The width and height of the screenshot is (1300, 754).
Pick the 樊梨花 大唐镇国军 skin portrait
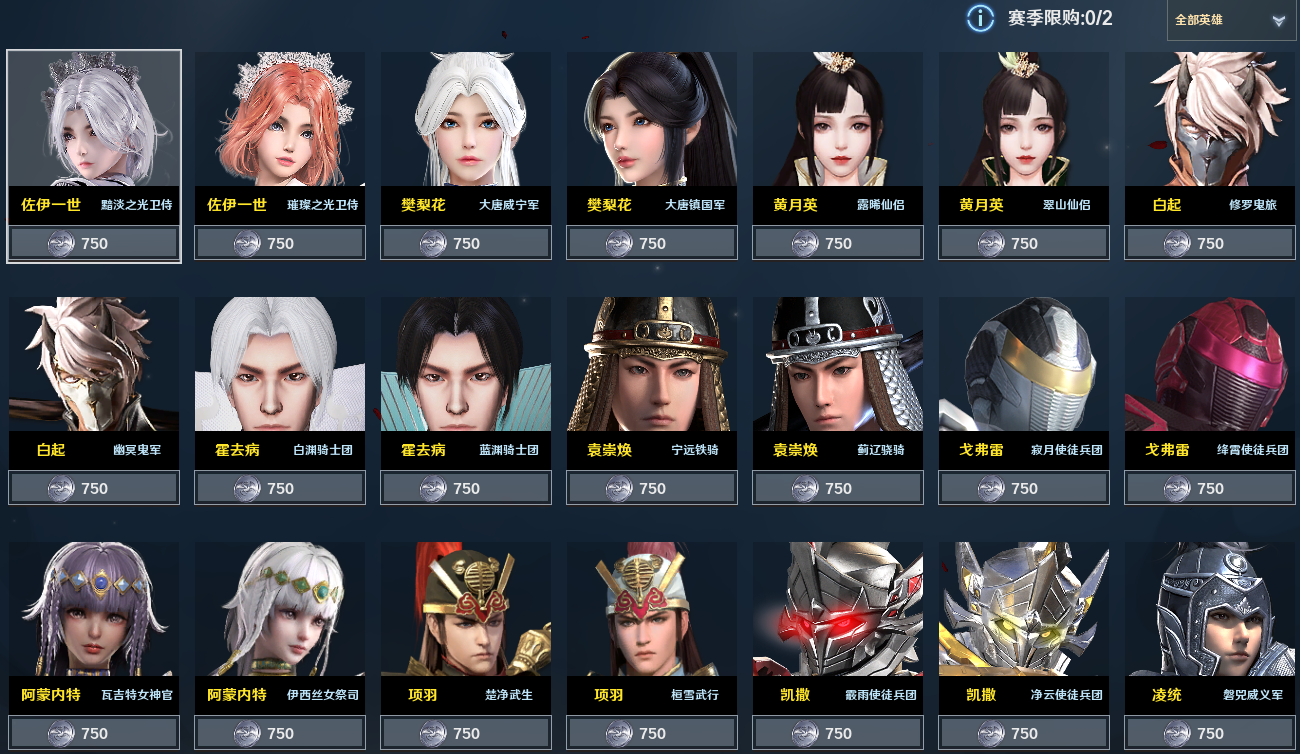pos(652,120)
